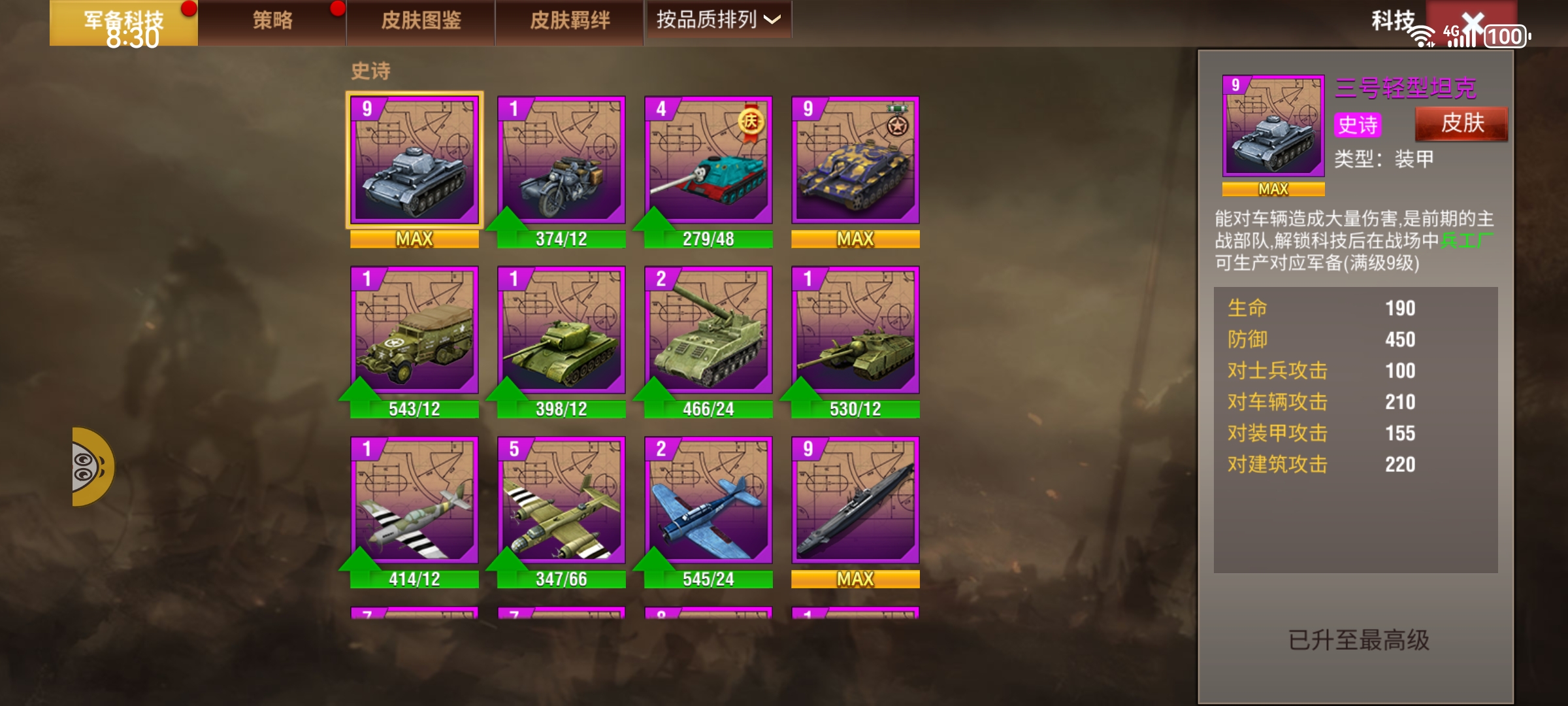The image size is (1568, 706).
Task: Switch to the 皮肤图鉴 tab
Action: click(421, 20)
